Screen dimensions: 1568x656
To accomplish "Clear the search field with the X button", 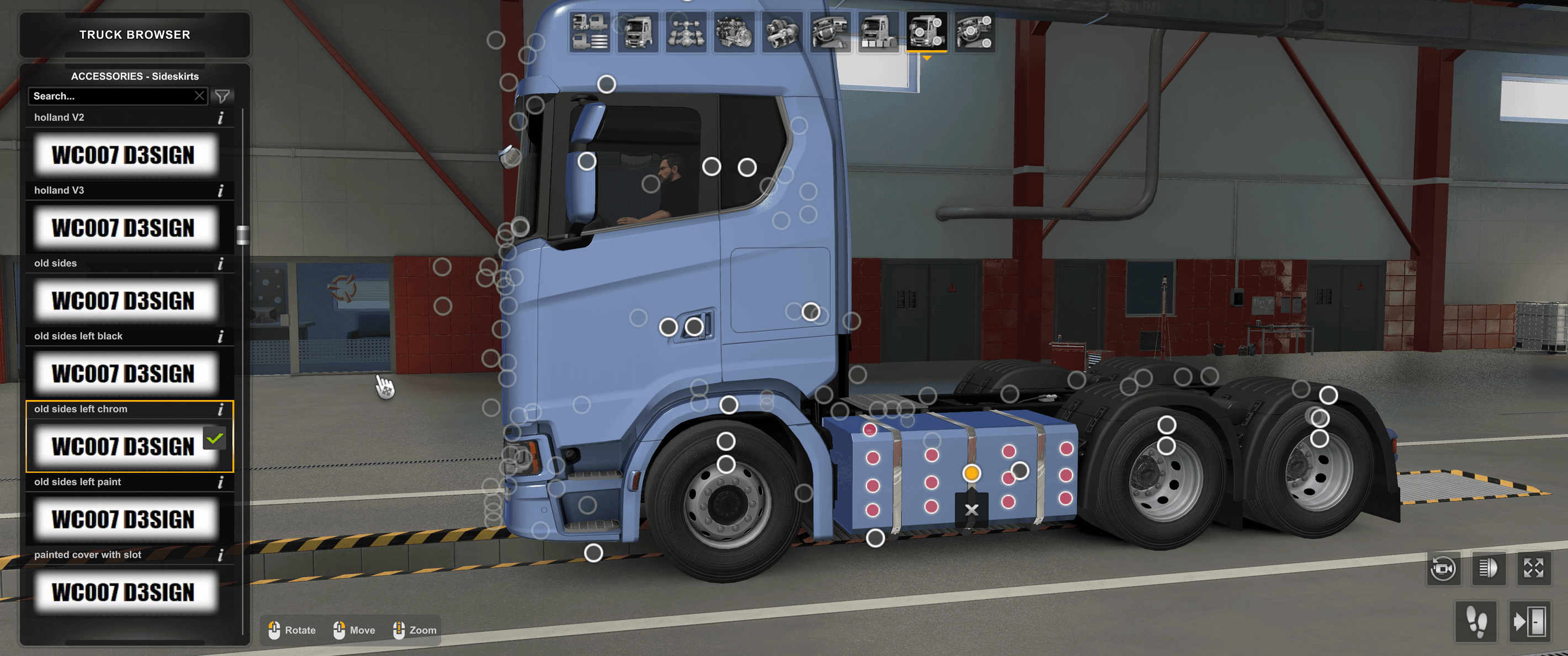I will click(x=200, y=96).
